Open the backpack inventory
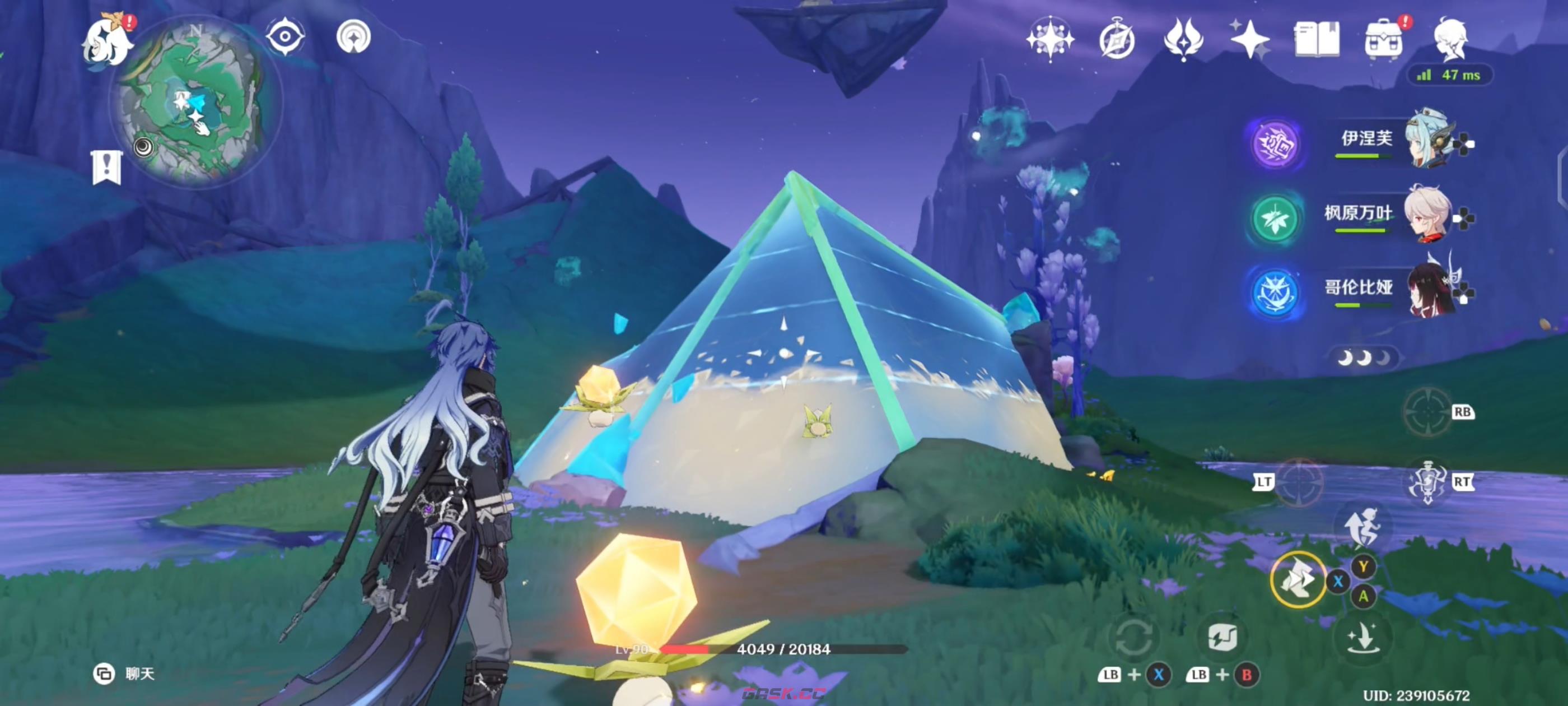The image size is (1568, 706). click(1384, 40)
